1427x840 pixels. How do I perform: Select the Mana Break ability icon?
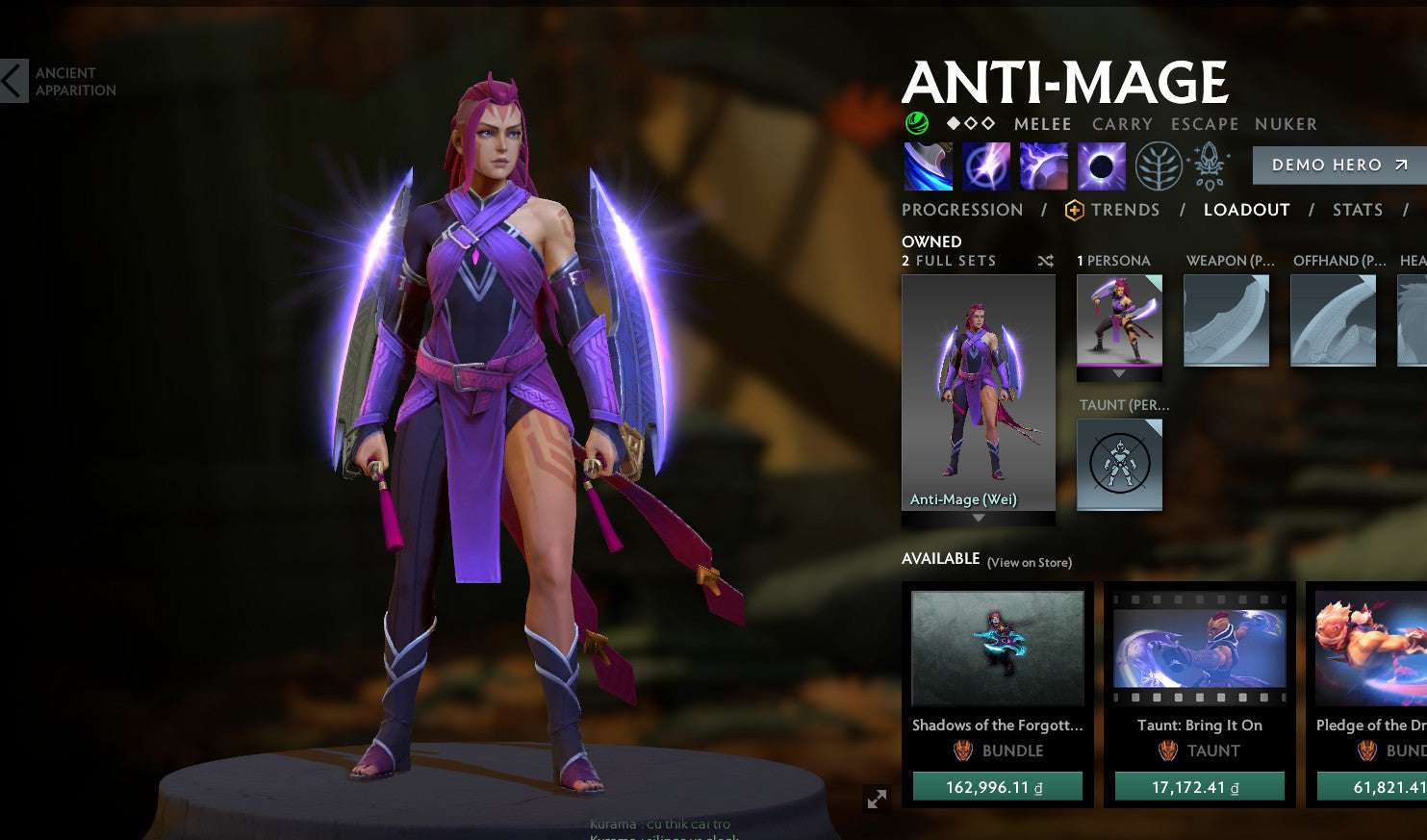click(928, 165)
